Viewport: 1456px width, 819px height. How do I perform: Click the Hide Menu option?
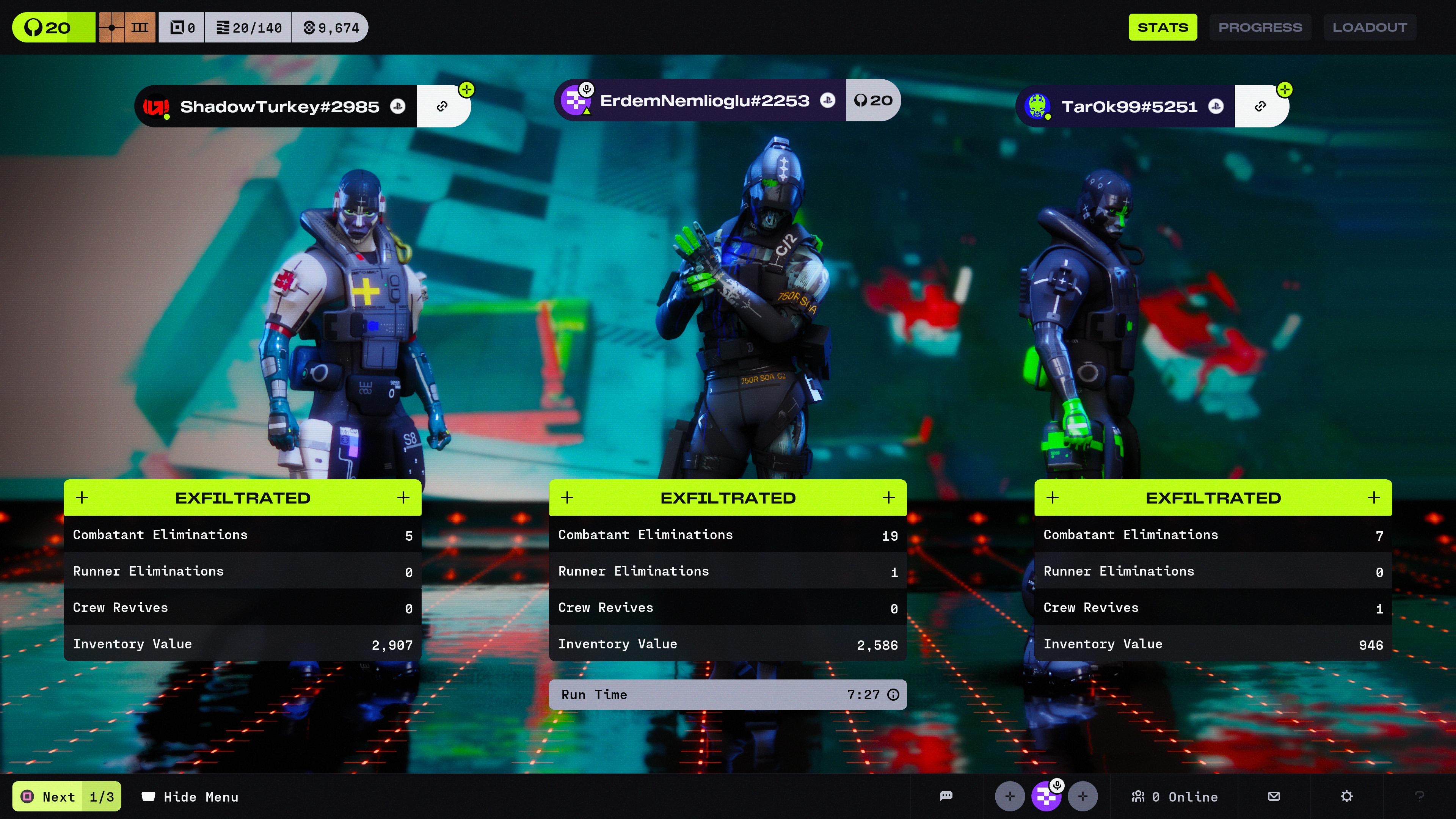190,796
